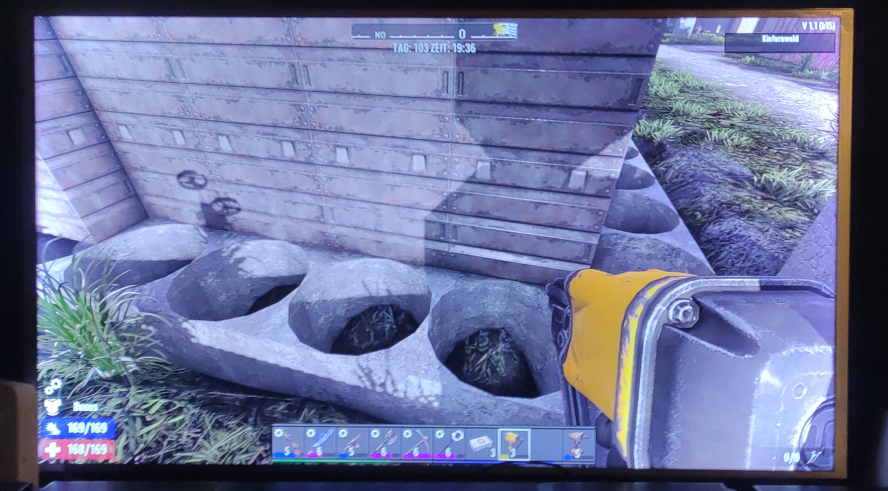Click the gears status icon
This screenshot has height=491, width=888.
(x=52, y=386)
